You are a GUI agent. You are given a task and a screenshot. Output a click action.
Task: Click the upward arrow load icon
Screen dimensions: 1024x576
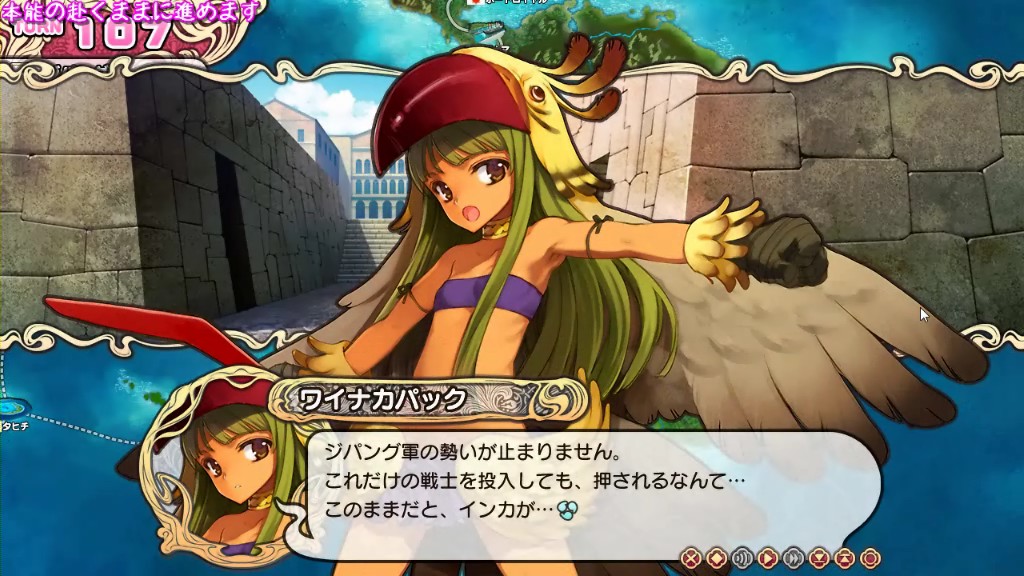(845, 558)
